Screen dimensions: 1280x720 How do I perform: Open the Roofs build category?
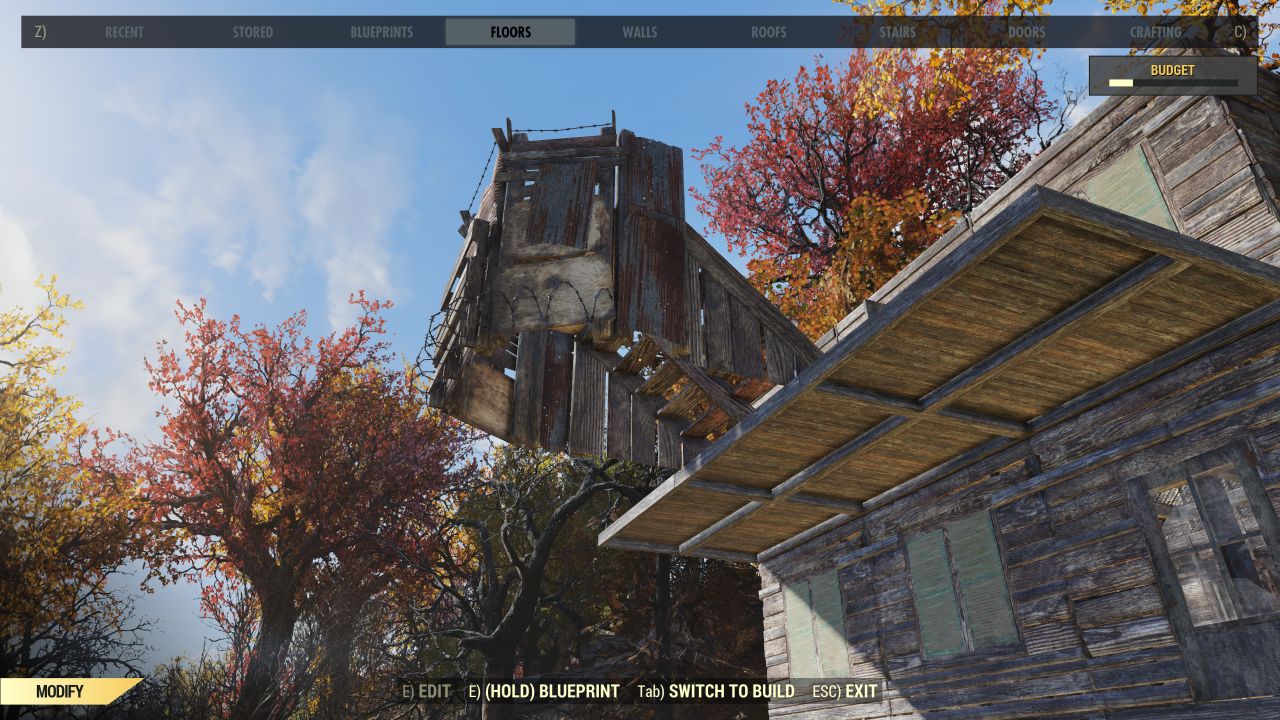click(x=768, y=32)
